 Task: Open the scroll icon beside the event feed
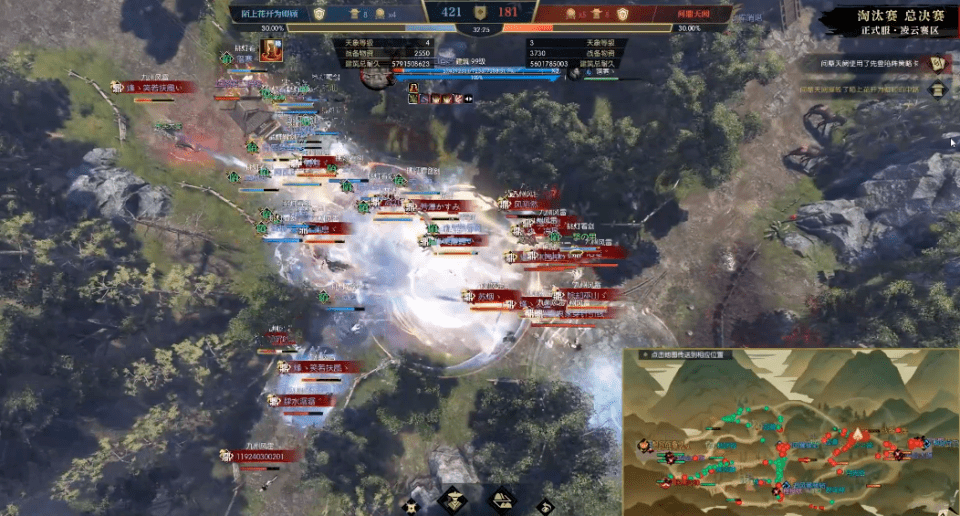coord(938,64)
